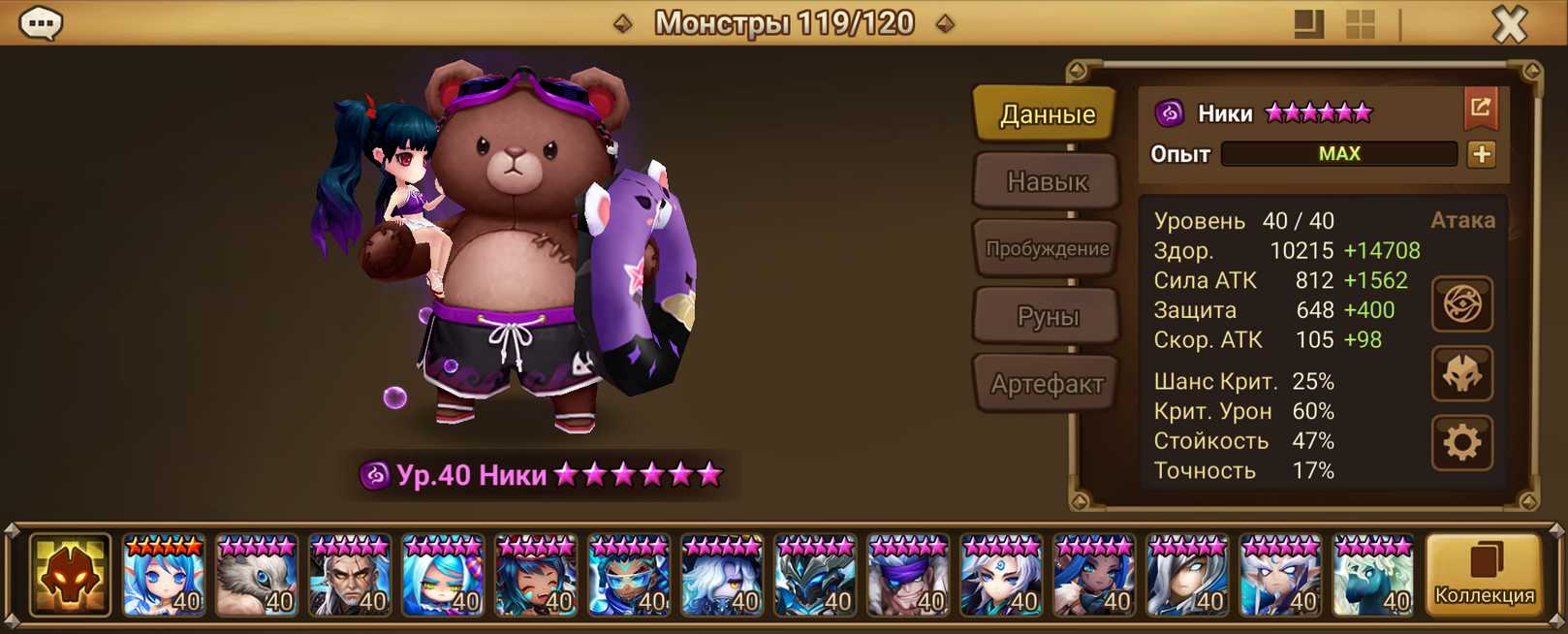Click the plus button beside Опыт

1481,154
